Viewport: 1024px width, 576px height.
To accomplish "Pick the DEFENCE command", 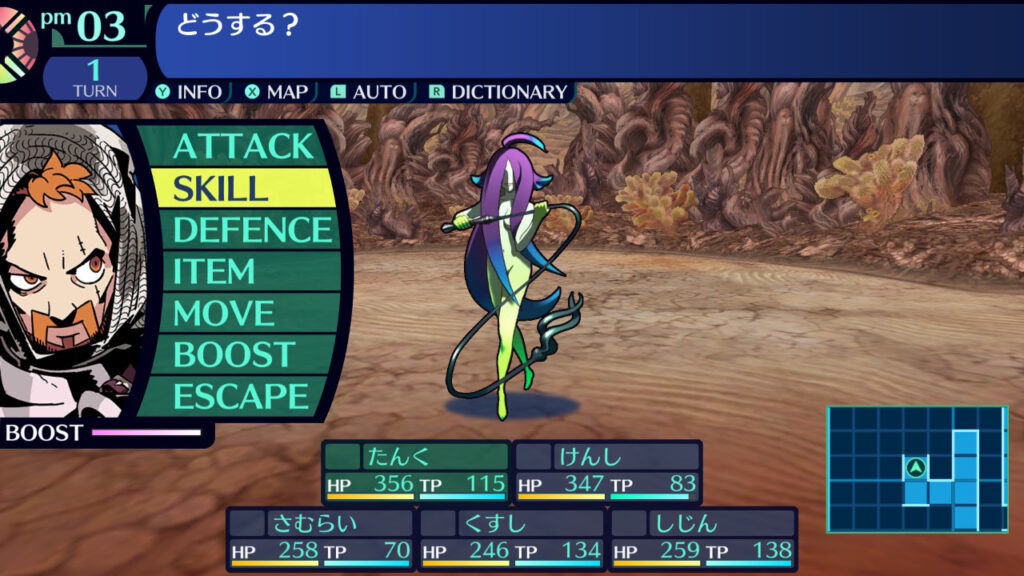I will (252, 230).
